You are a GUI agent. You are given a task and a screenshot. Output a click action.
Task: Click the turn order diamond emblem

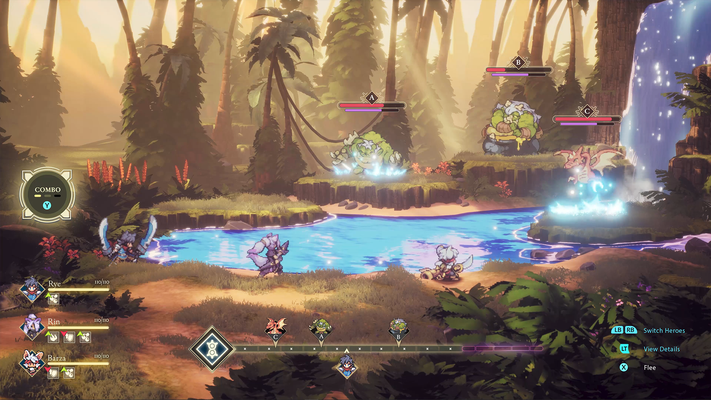tap(211, 349)
